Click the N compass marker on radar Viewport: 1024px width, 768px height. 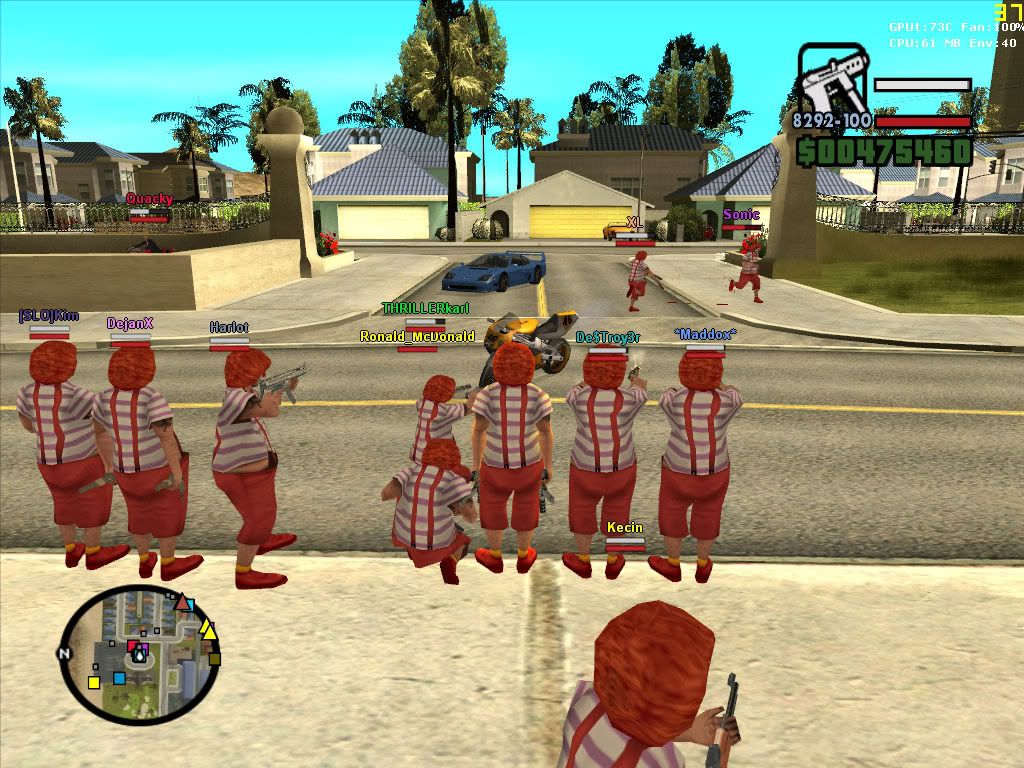(x=66, y=653)
